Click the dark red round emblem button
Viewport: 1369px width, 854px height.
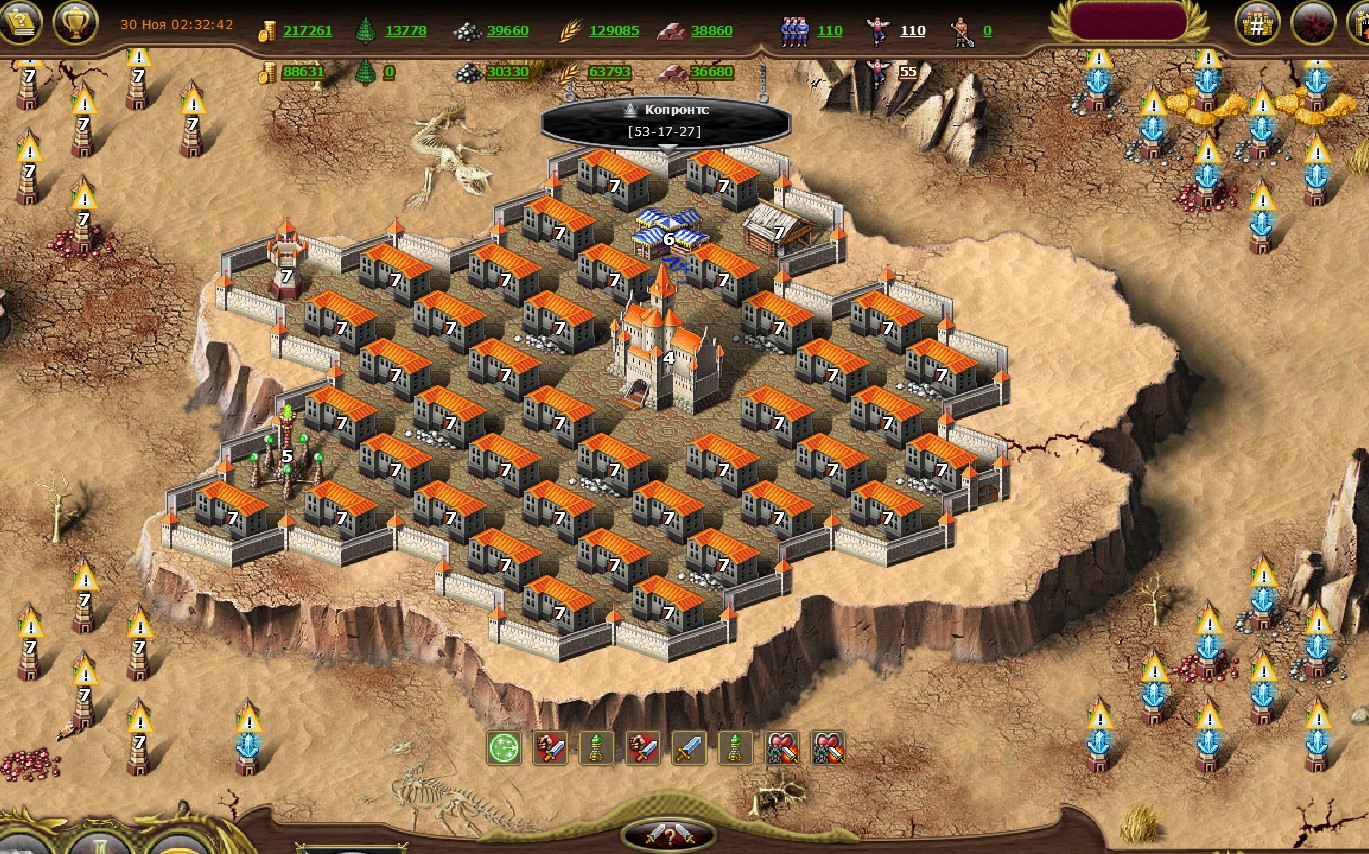coord(1312,23)
